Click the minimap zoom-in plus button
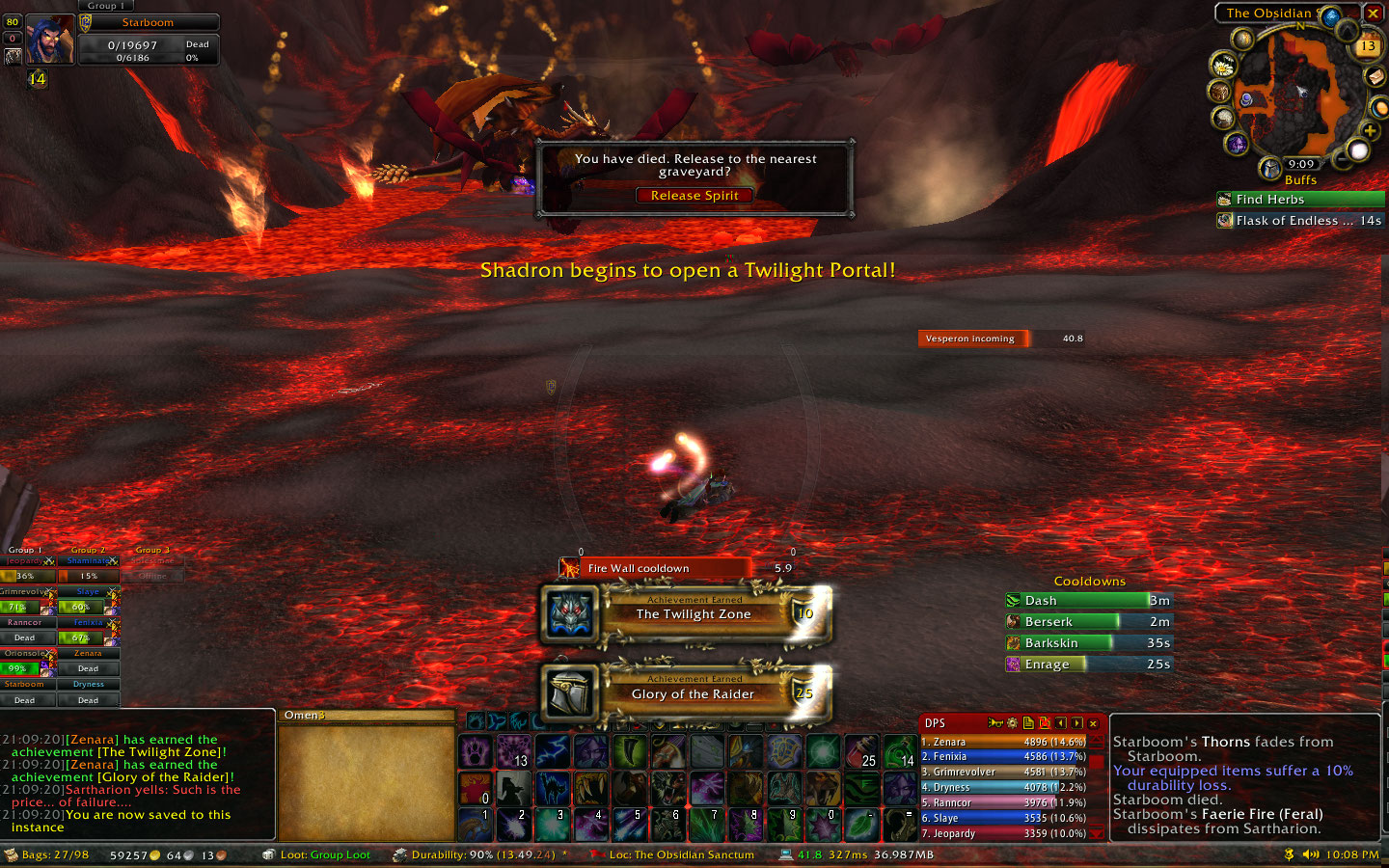 (1369, 130)
